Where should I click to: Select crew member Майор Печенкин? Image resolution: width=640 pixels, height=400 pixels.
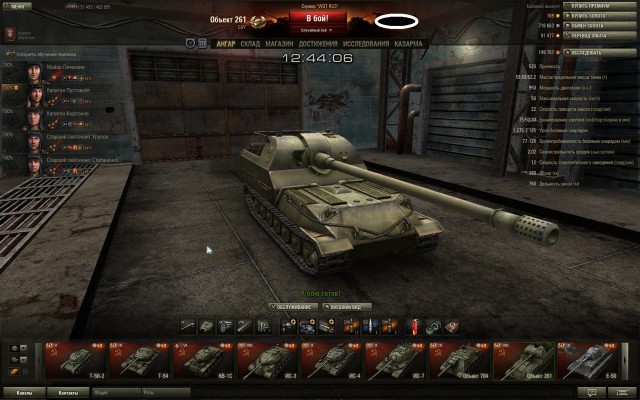pyautogui.click(x=66, y=67)
